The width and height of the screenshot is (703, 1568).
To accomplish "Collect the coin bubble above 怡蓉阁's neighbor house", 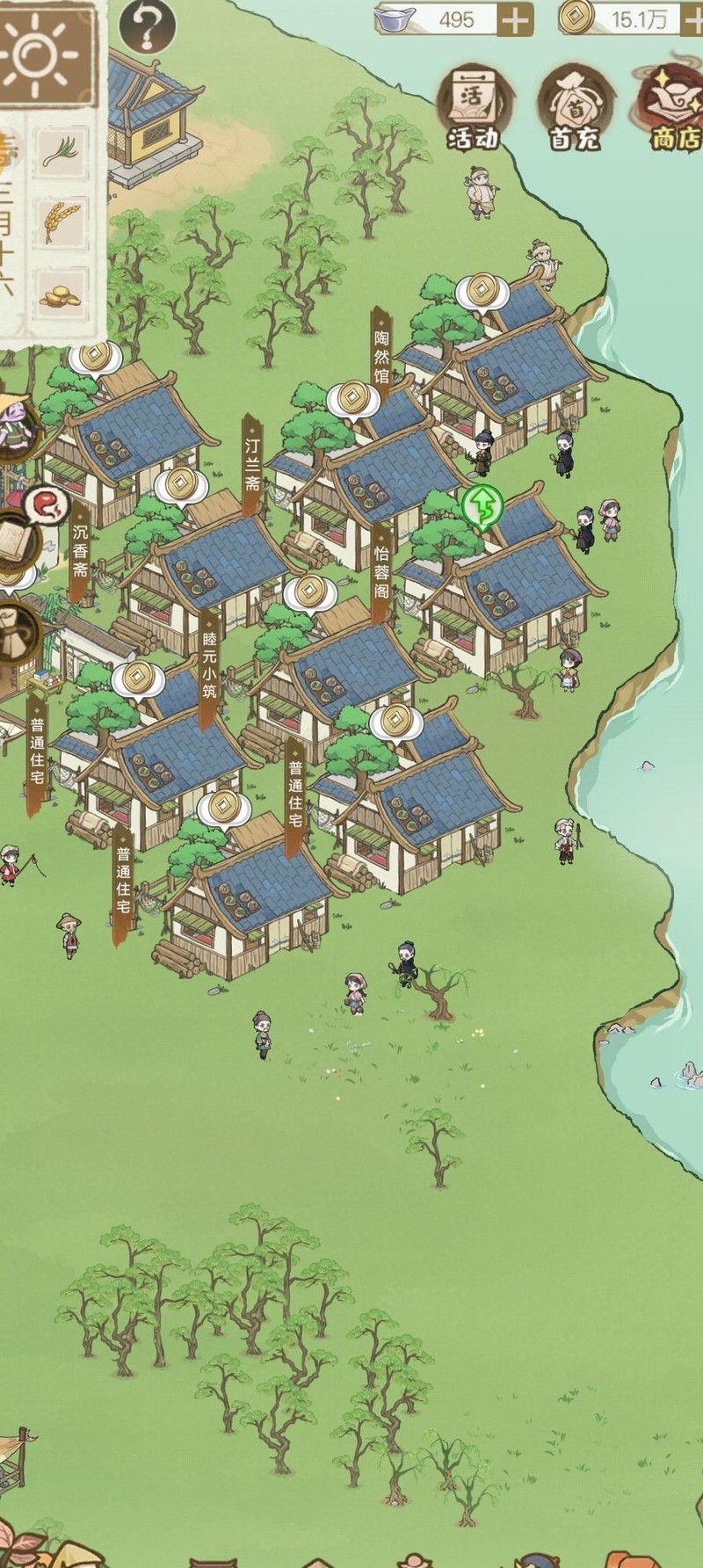I will (310, 592).
